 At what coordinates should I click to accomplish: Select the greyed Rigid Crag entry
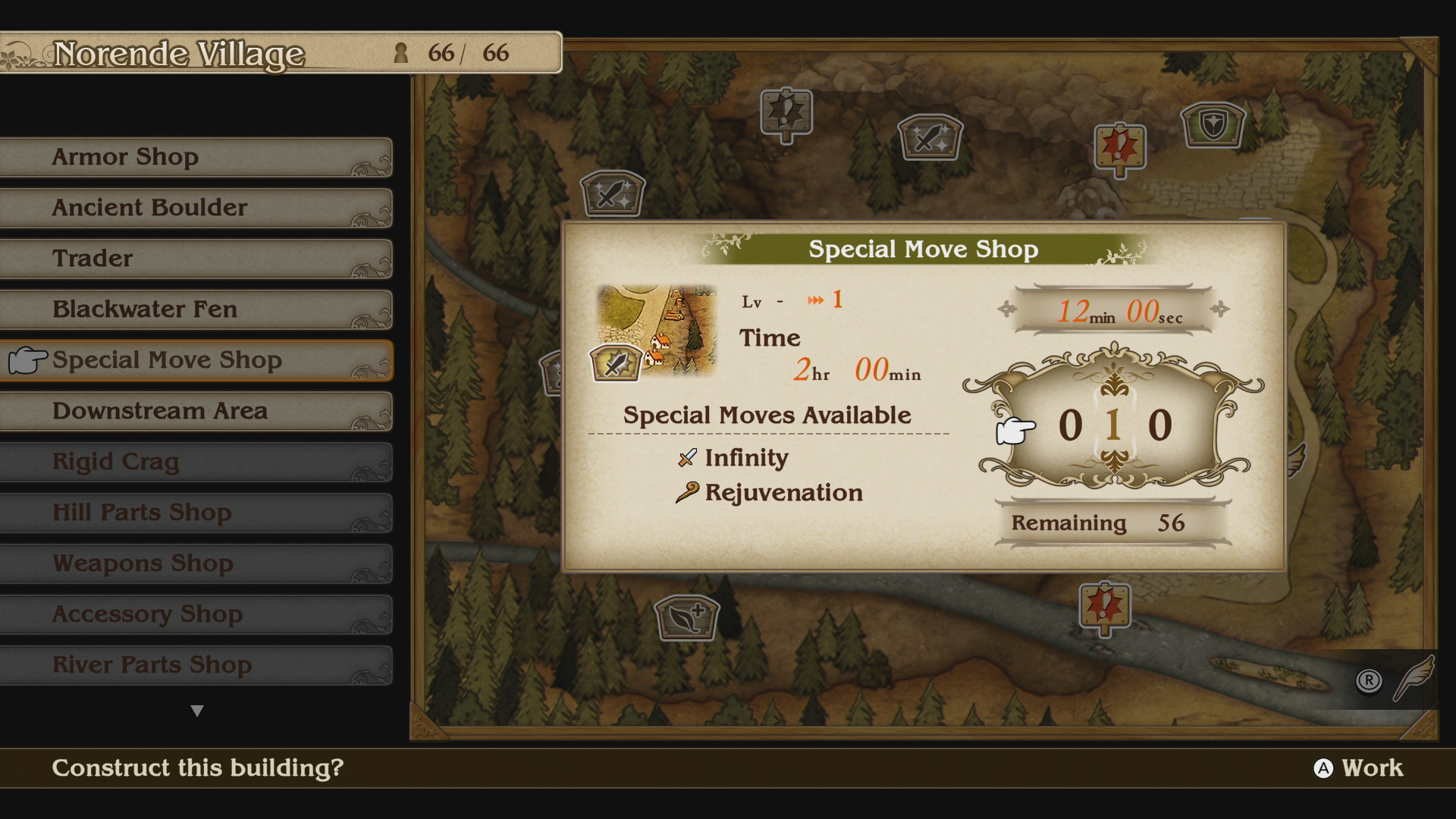pyautogui.click(x=196, y=462)
